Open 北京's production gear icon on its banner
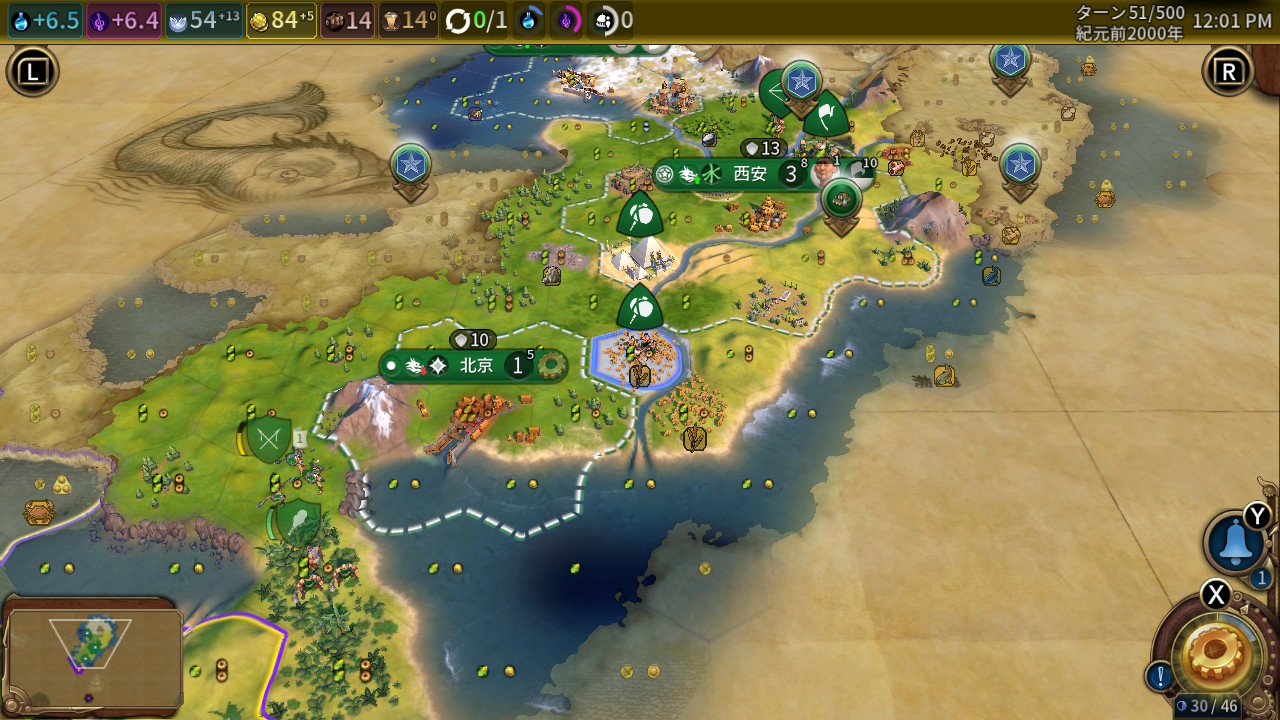The height and width of the screenshot is (720, 1280). coord(549,366)
